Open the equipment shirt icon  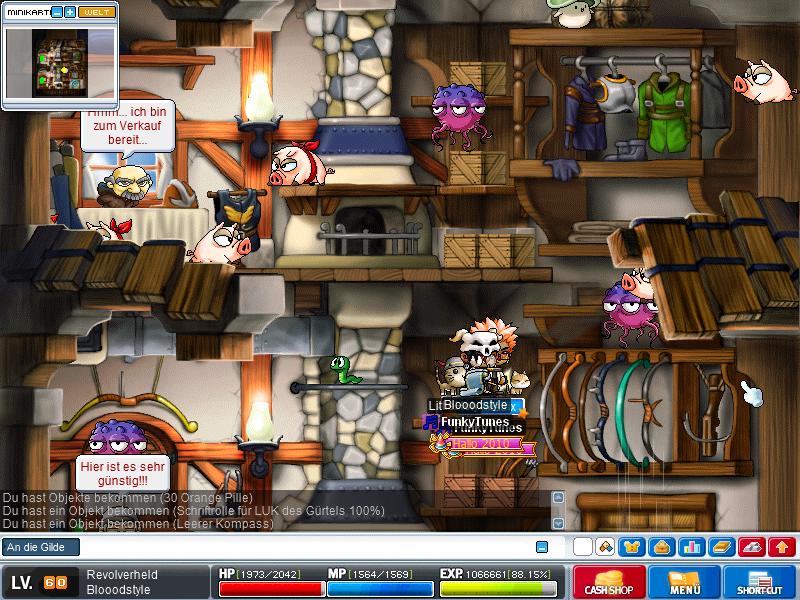(x=632, y=547)
